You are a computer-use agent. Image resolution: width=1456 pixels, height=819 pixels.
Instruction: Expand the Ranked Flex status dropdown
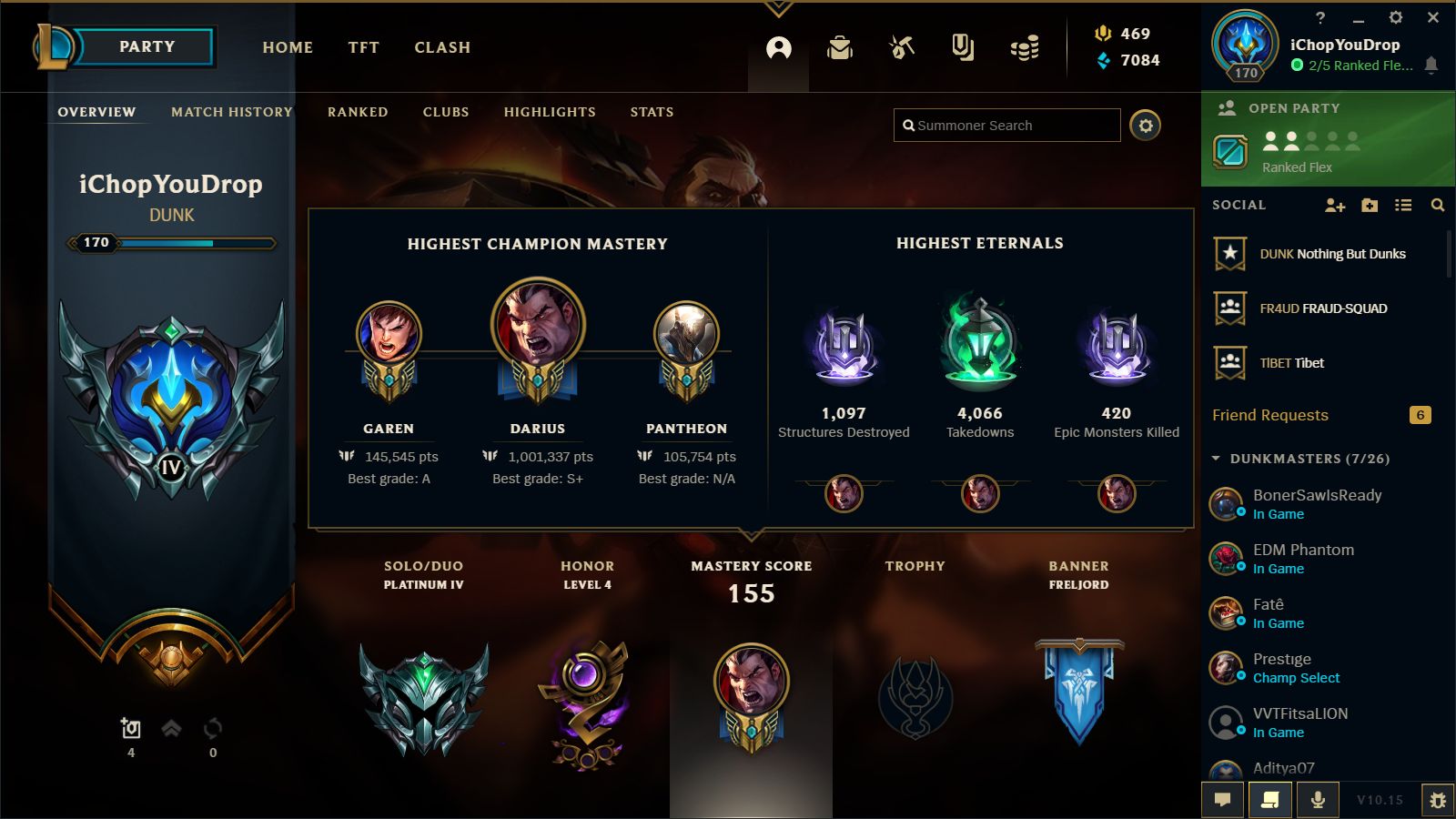(1356, 66)
